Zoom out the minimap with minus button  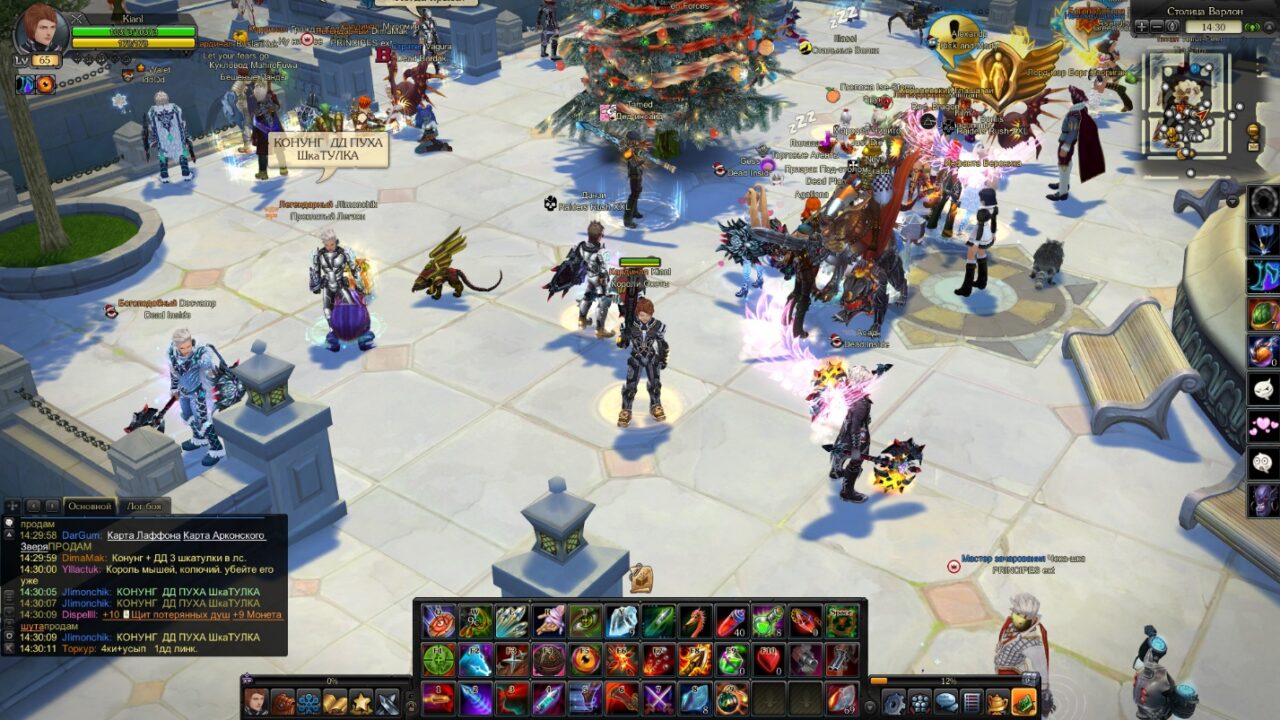click(1157, 27)
